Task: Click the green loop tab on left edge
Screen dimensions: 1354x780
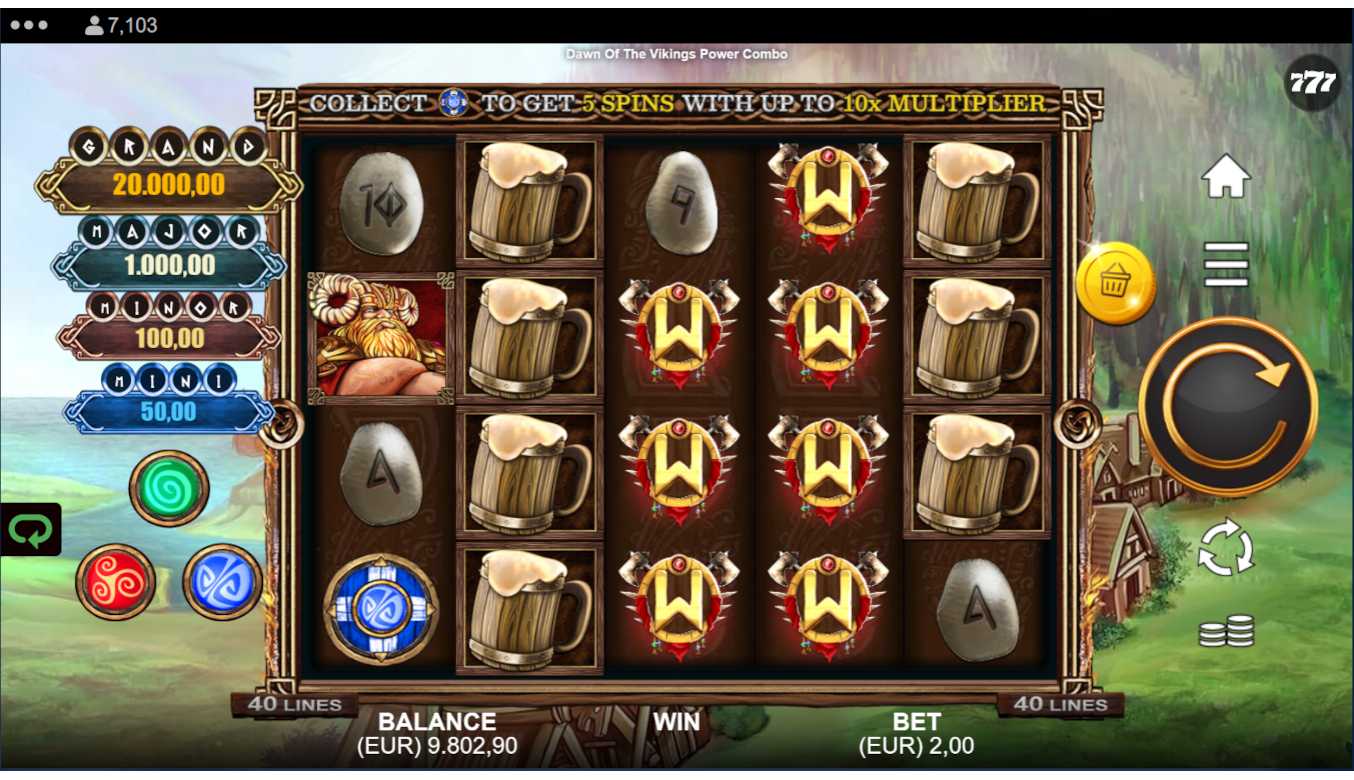Action: (x=30, y=529)
